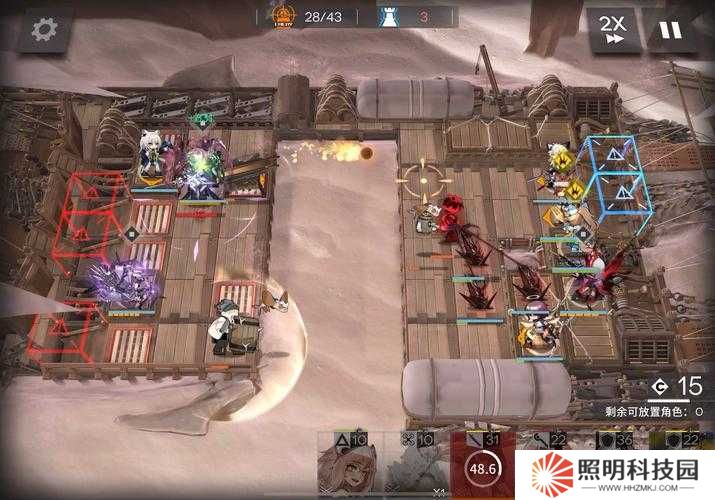
Task: Open the settings gear menu
Action: [43, 30]
